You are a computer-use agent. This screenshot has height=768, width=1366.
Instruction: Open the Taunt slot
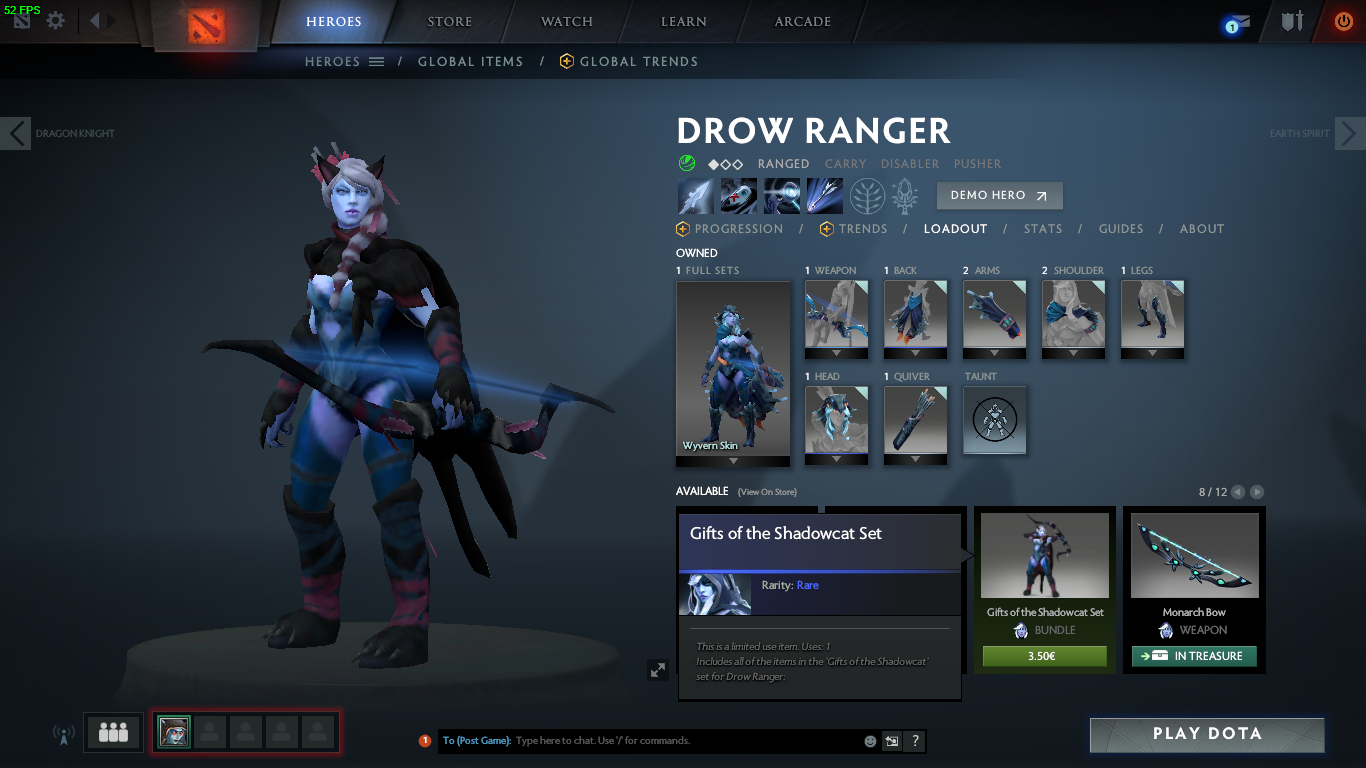[994, 421]
